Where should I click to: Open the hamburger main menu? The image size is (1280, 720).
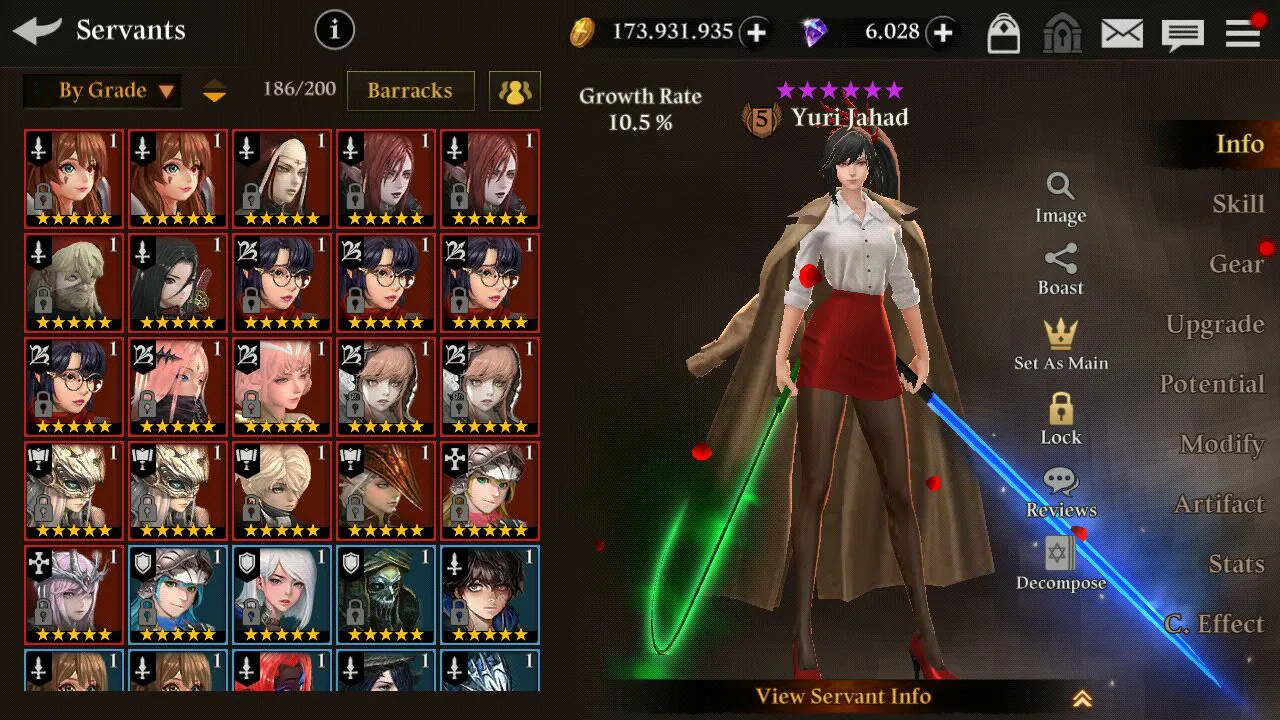(1243, 33)
